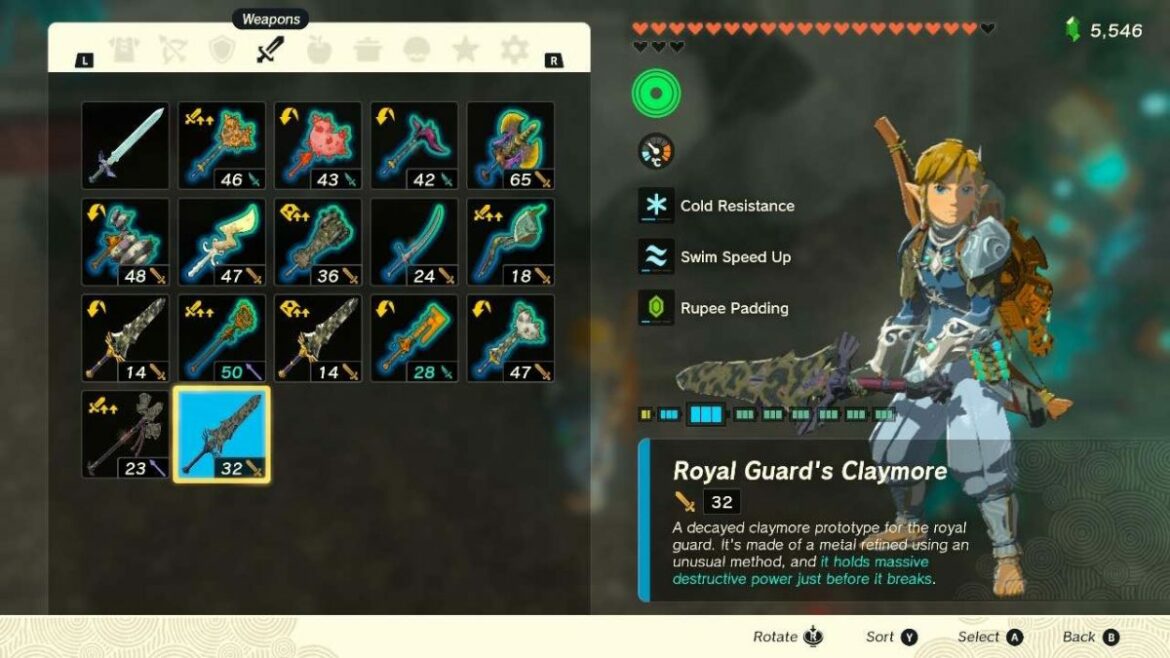The image size is (1170, 658).
Task: Choose the weapon with 48 attack power
Action: [x=125, y=241]
